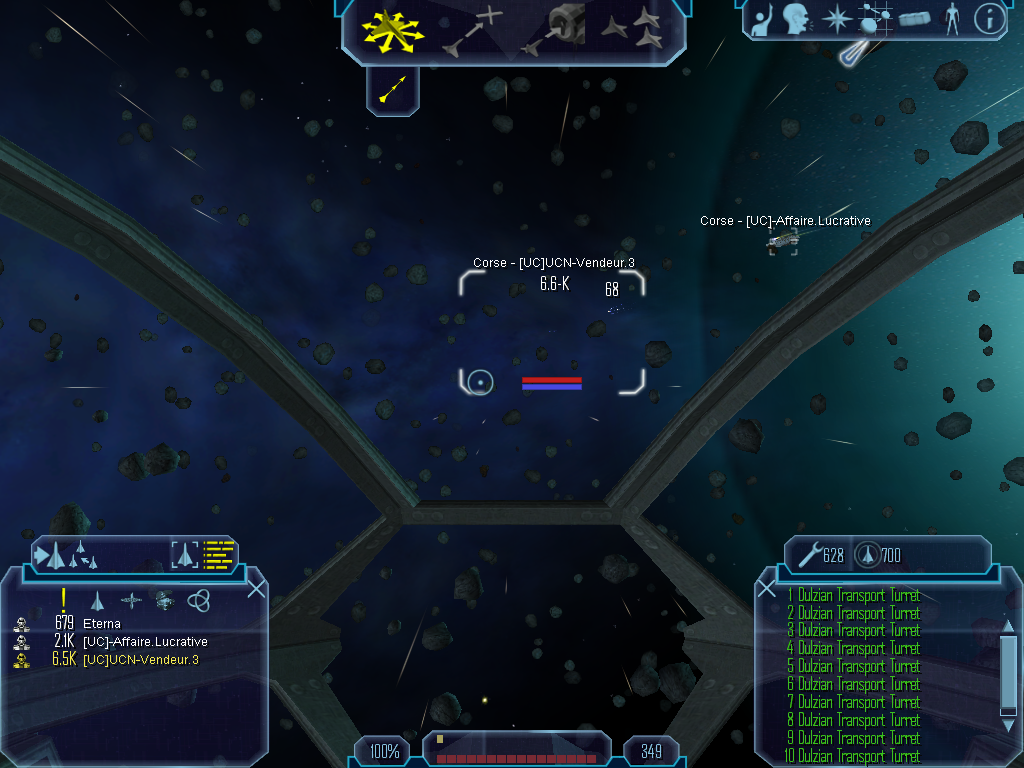Target [UC]-Affaire.Lucrative in the contact list
Viewport: 1024px width, 768px height.
pyautogui.click(x=145, y=642)
